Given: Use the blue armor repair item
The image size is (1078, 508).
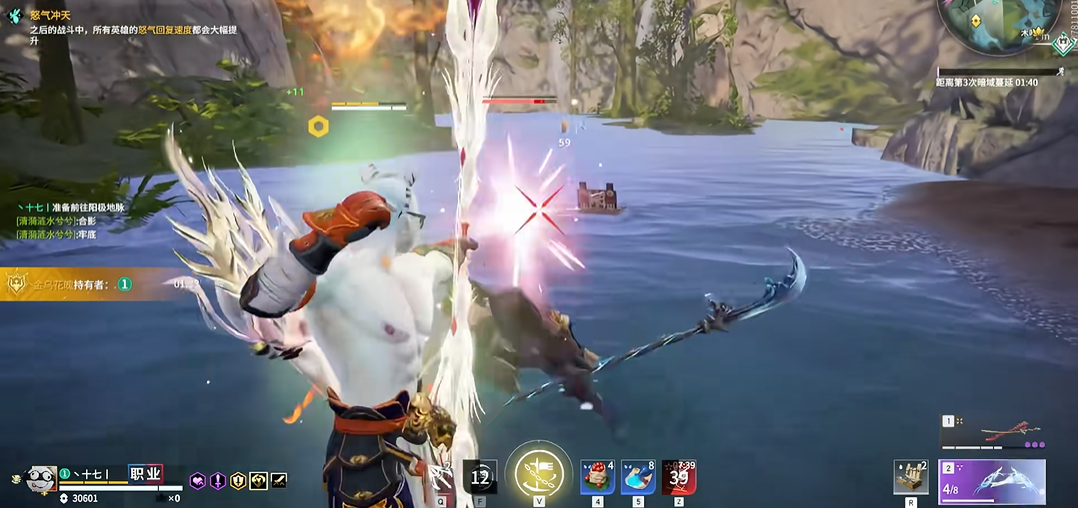Looking at the screenshot, I should 638,477.
